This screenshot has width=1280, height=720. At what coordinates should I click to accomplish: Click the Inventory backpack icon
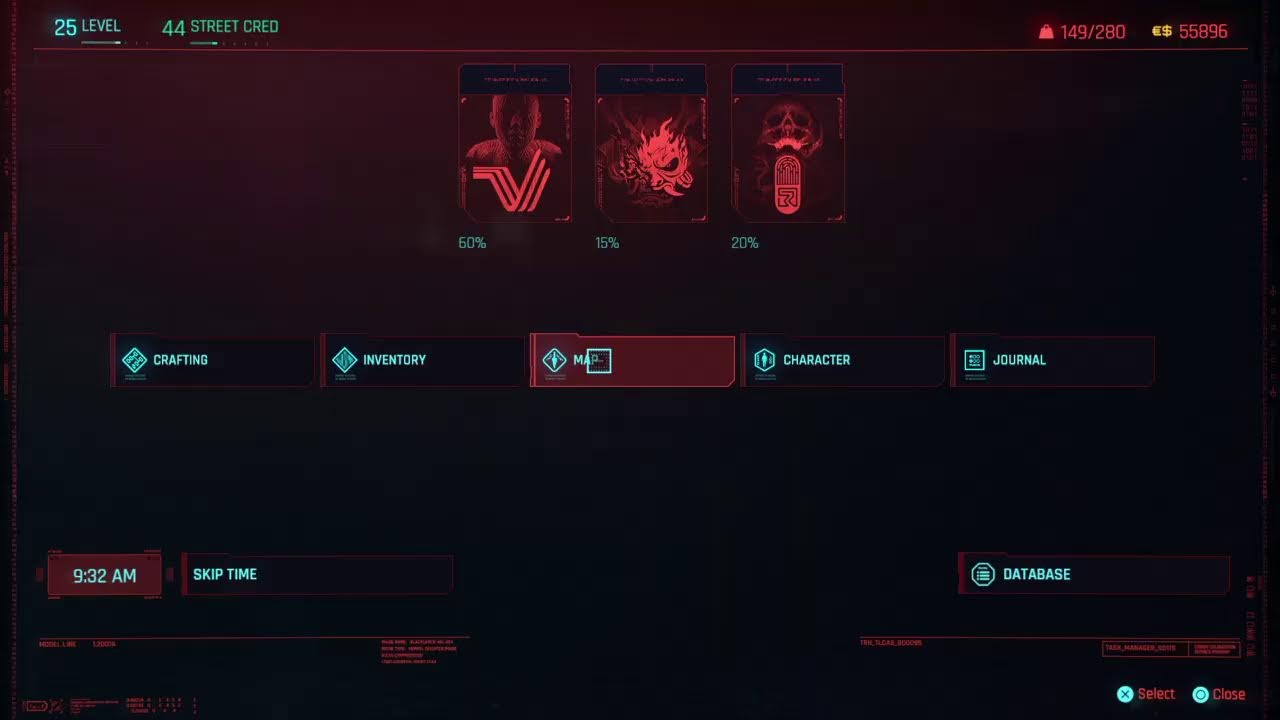point(344,360)
